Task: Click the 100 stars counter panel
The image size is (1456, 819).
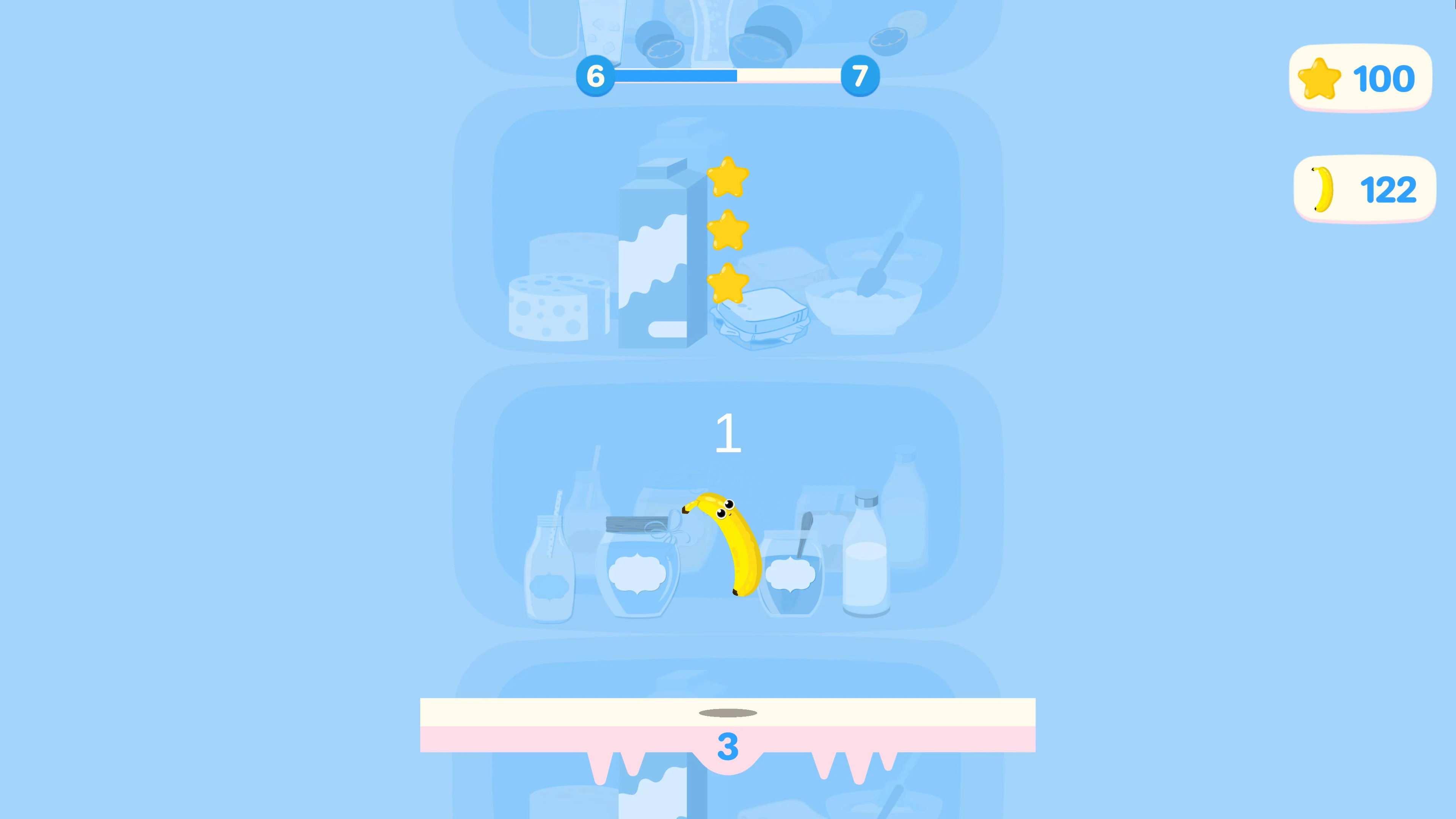Action: pyautogui.click(x=1360, y=78)
